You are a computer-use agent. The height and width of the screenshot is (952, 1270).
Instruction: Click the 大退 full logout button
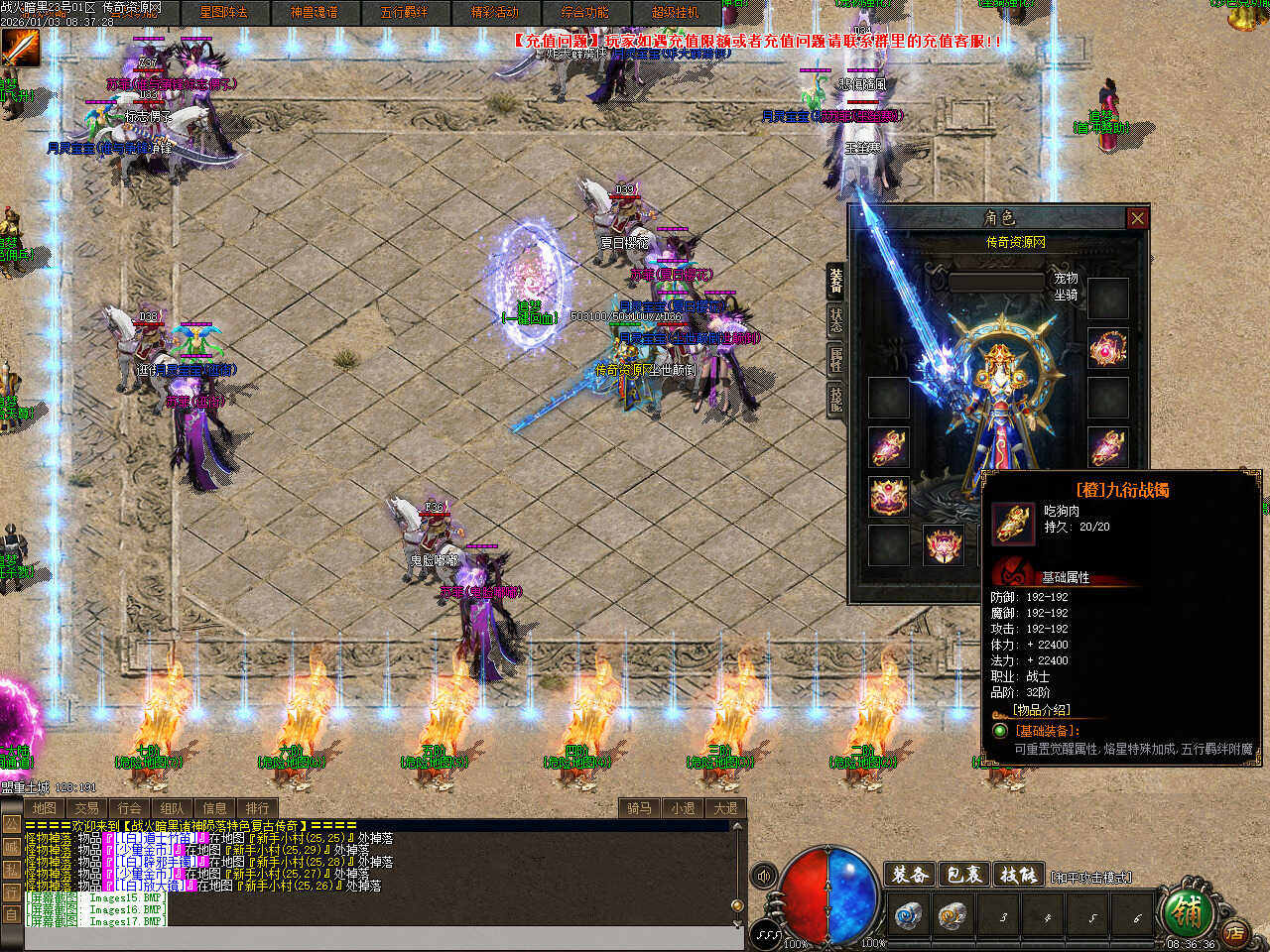[725, 808]
